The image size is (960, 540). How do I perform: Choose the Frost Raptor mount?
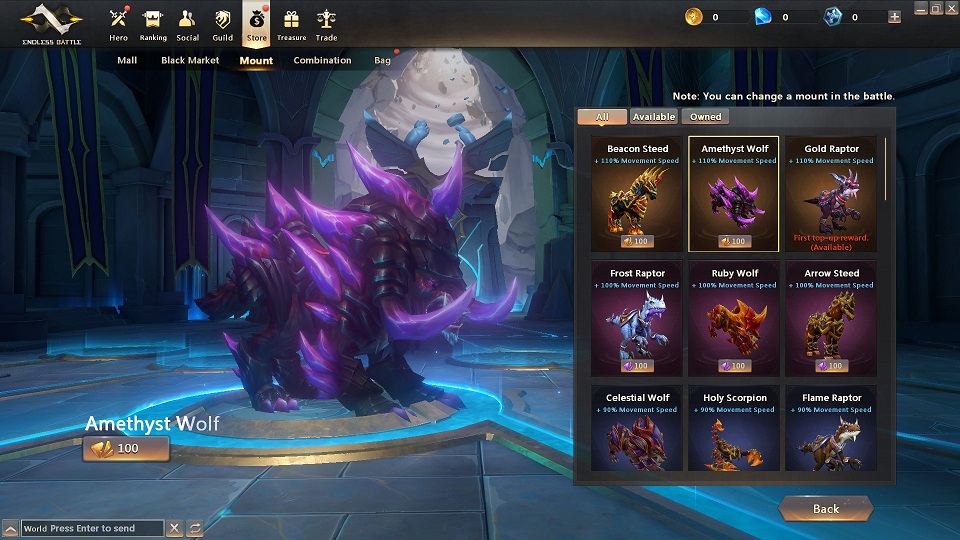637,318
